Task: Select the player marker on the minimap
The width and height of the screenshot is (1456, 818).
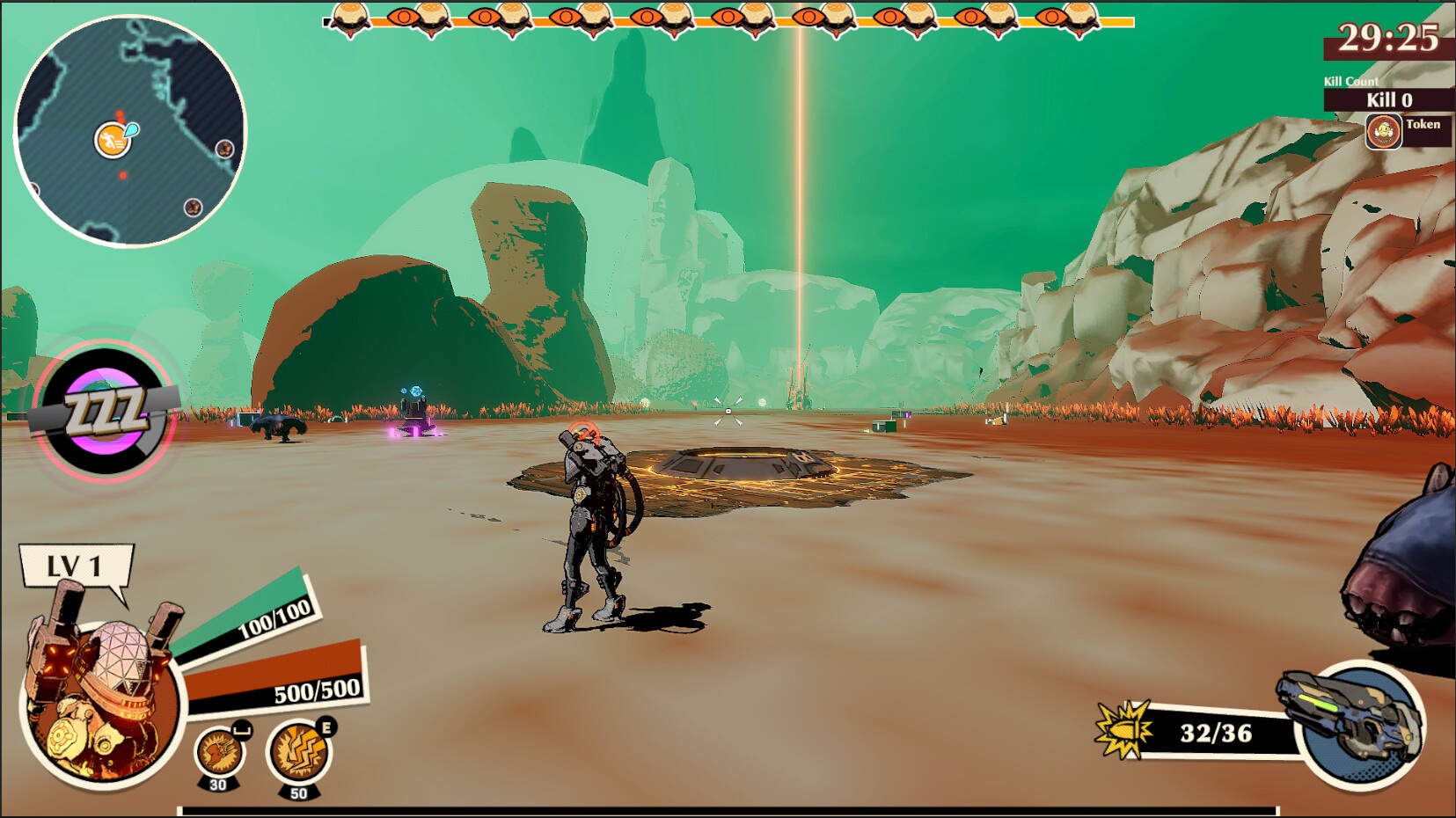Action: point(113,140)
